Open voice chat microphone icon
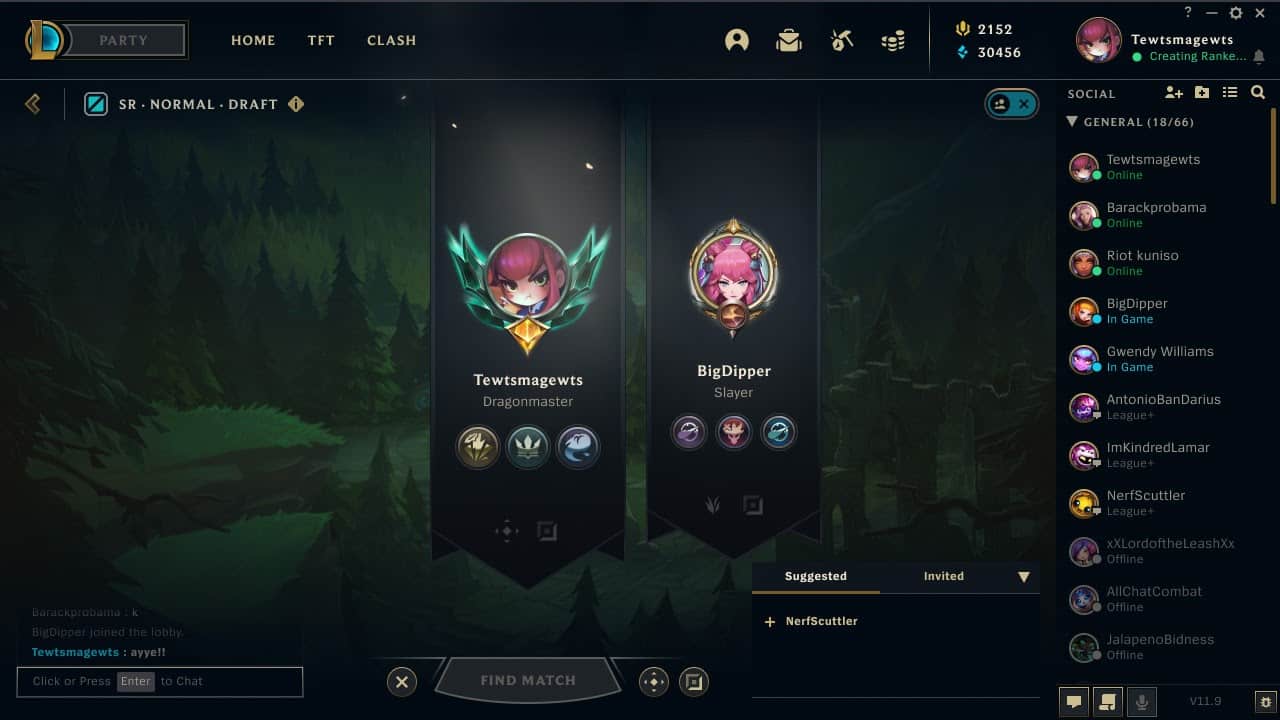 (x=1142, y=701)
